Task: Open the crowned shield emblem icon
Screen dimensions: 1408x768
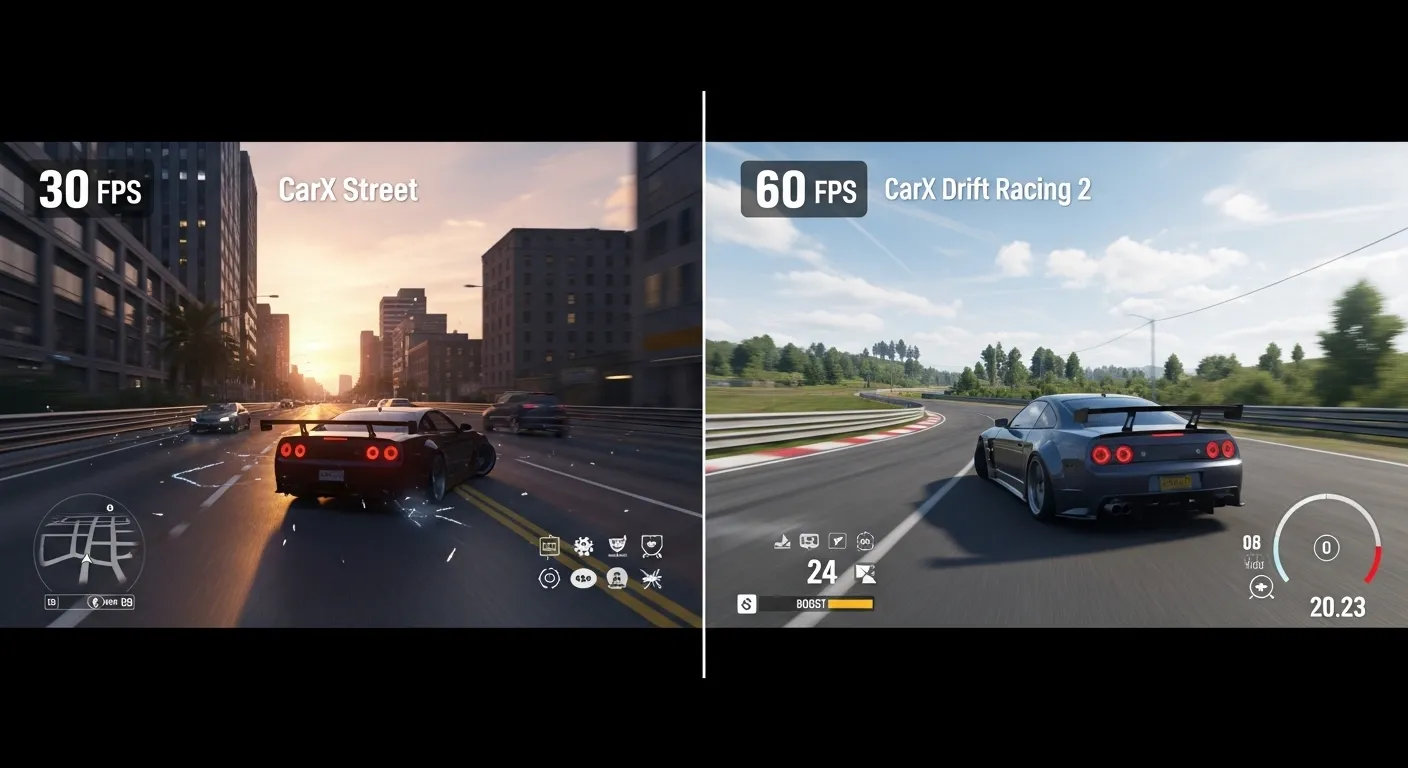Action: [651, 546]
